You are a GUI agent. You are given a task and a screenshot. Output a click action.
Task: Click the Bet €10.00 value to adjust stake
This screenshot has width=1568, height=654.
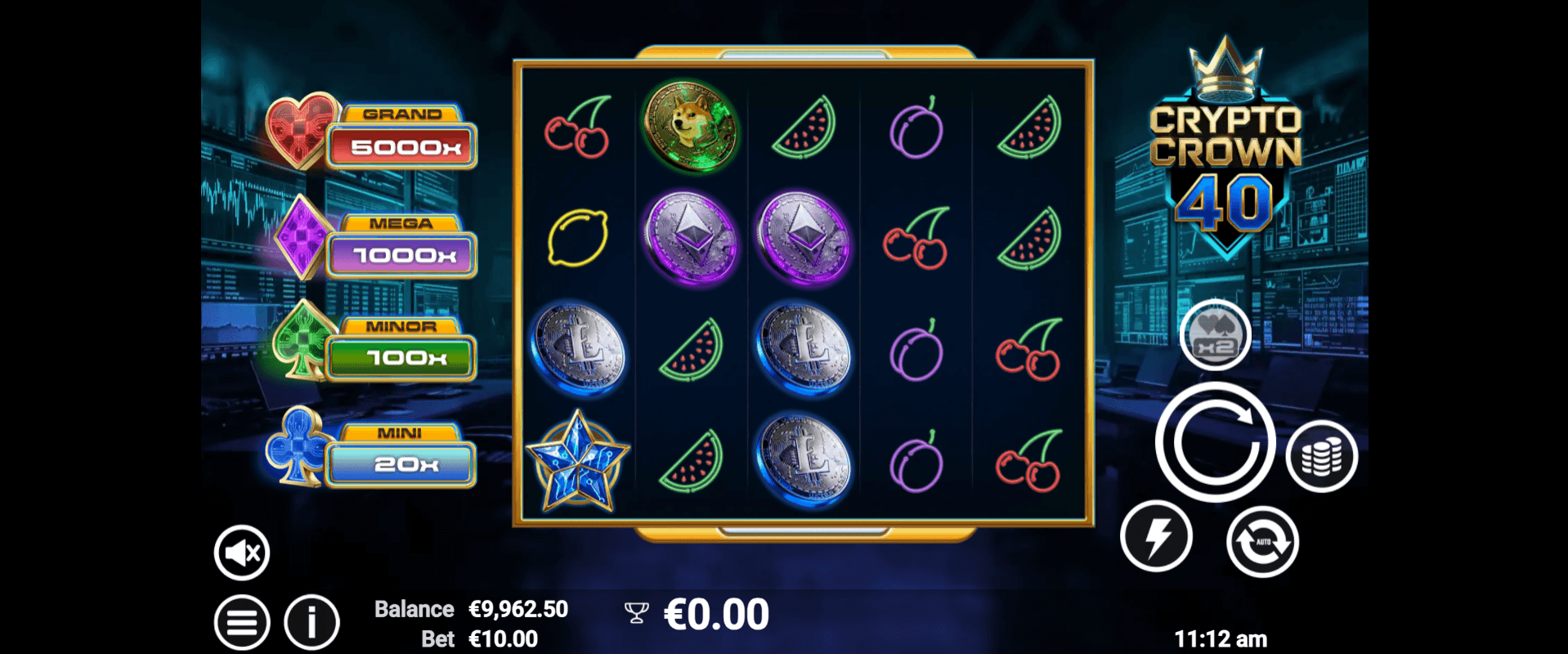pos(500,638)
